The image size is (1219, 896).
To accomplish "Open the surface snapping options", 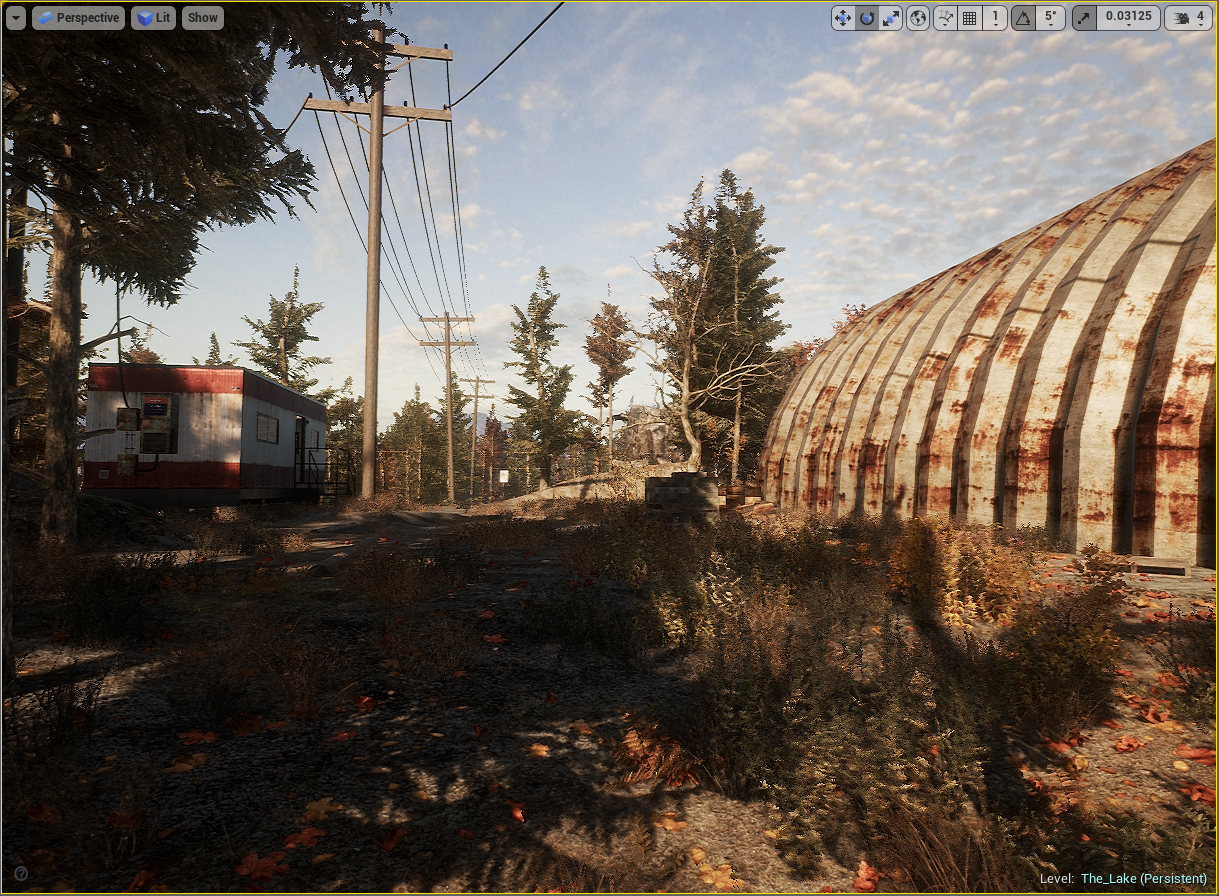I will (945, 18).
